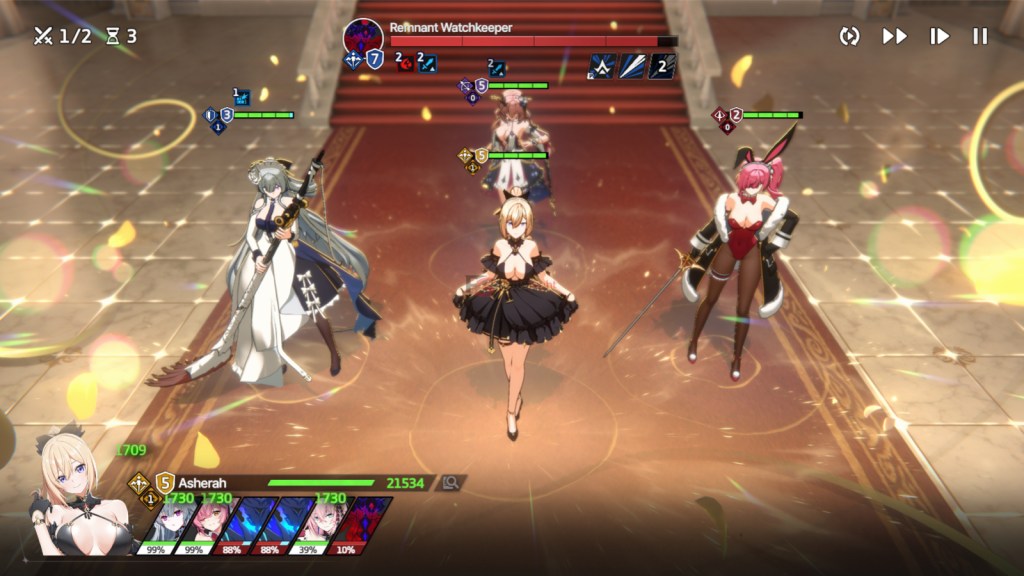
Task: Click the Remnant Watchkeeper boss portrait
Action: (361, 37)
